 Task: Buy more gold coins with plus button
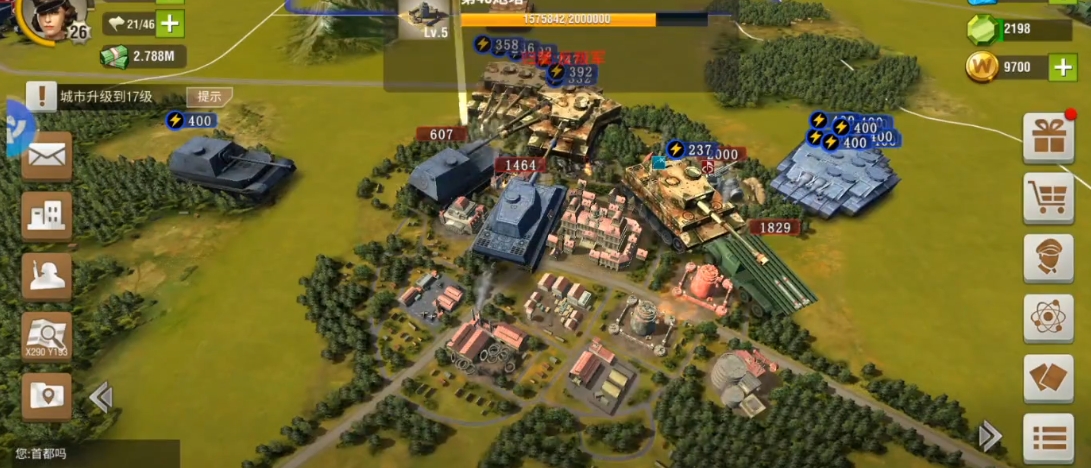(1062, 67)
